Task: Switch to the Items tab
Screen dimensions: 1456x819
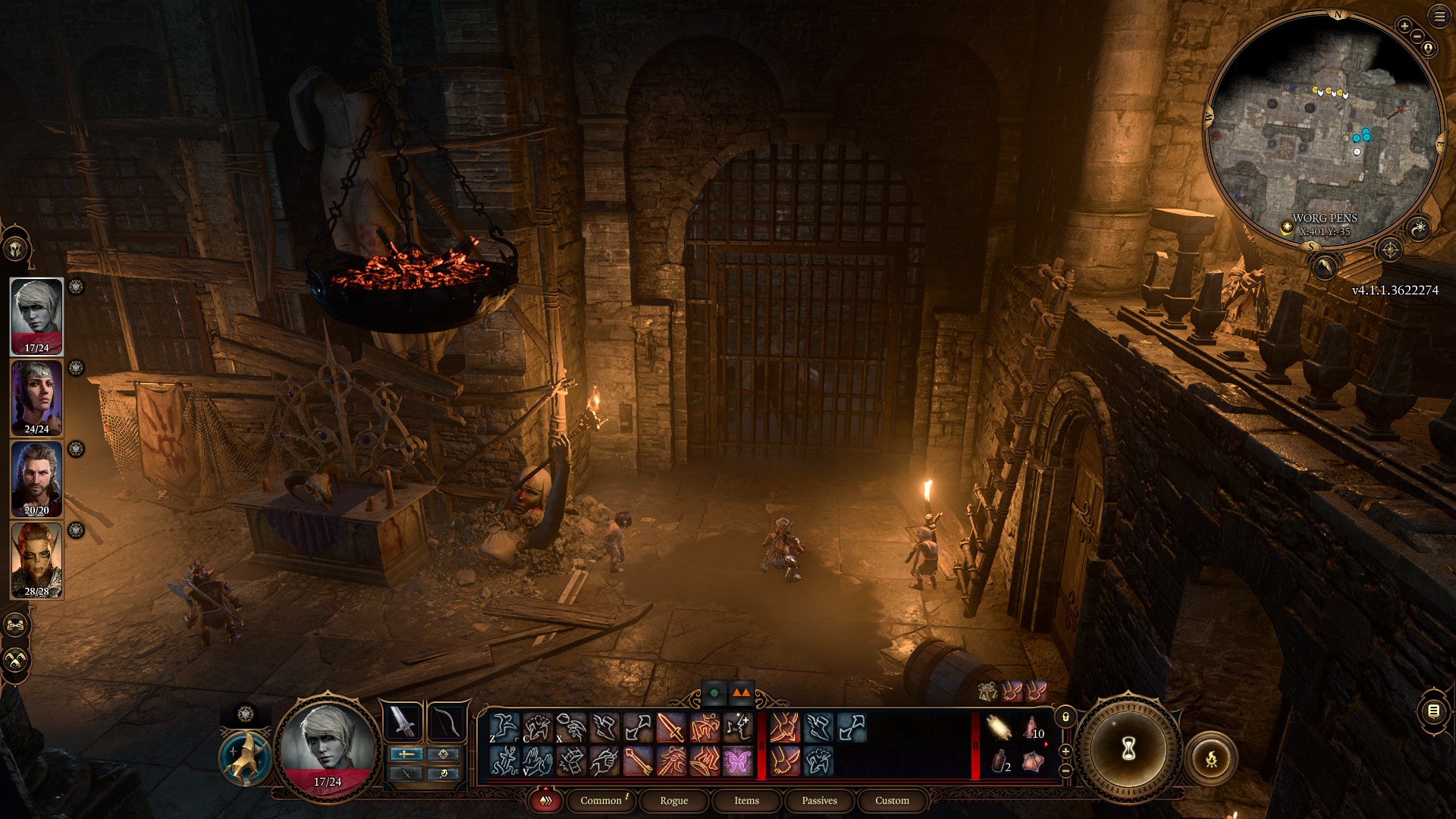Action: click(746, 801)
